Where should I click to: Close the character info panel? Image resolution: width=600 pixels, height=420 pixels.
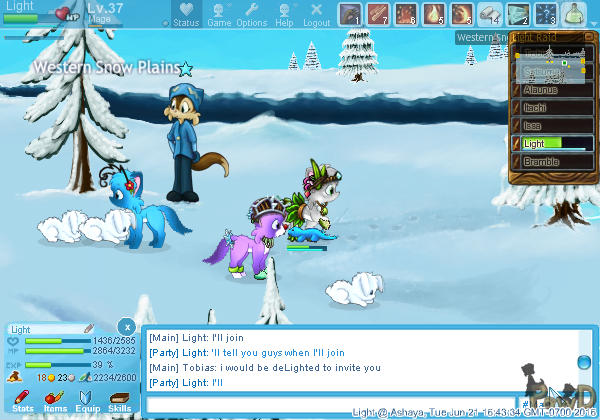(x=126, y=327)
